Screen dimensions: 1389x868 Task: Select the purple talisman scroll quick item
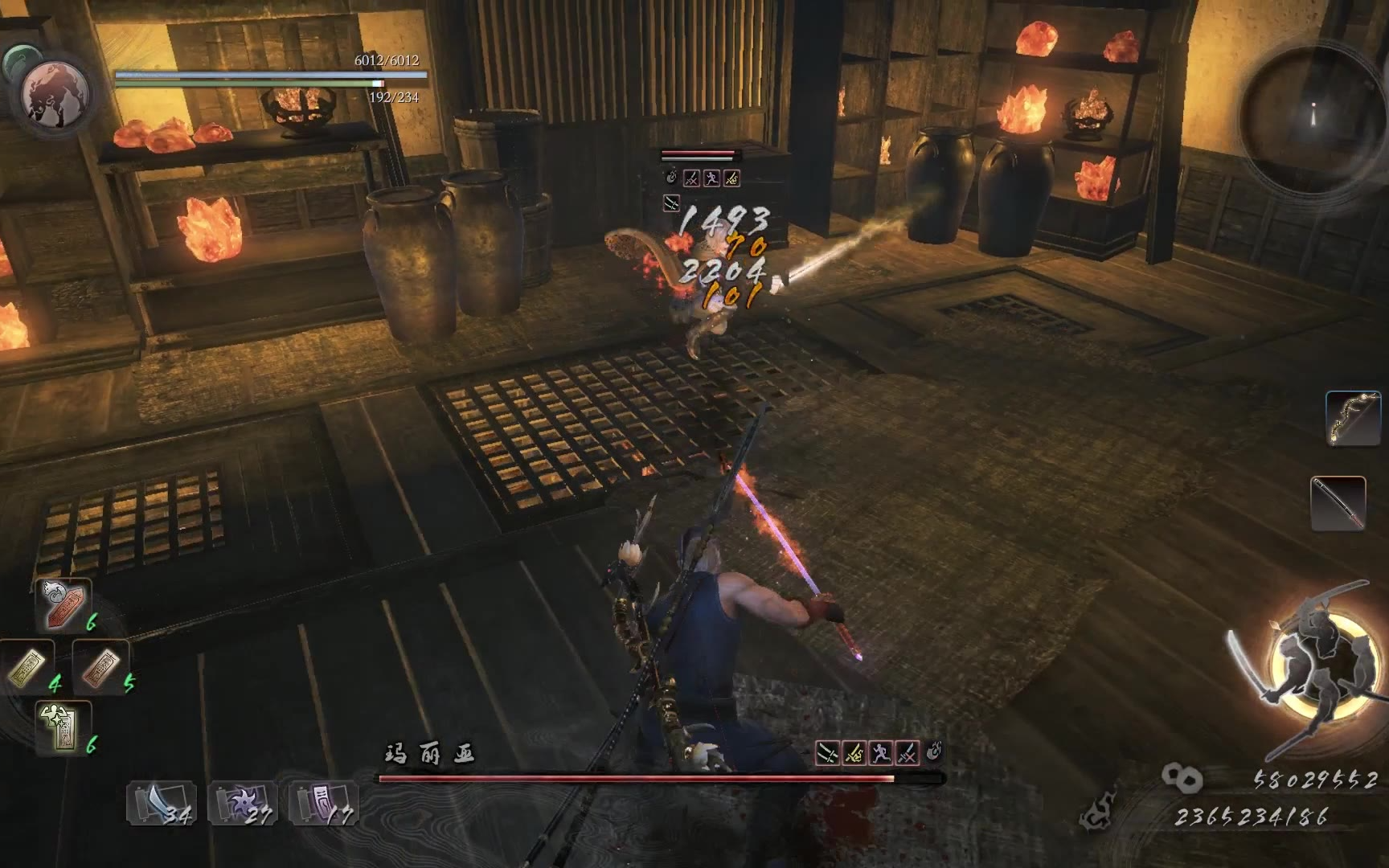point(323,802)
